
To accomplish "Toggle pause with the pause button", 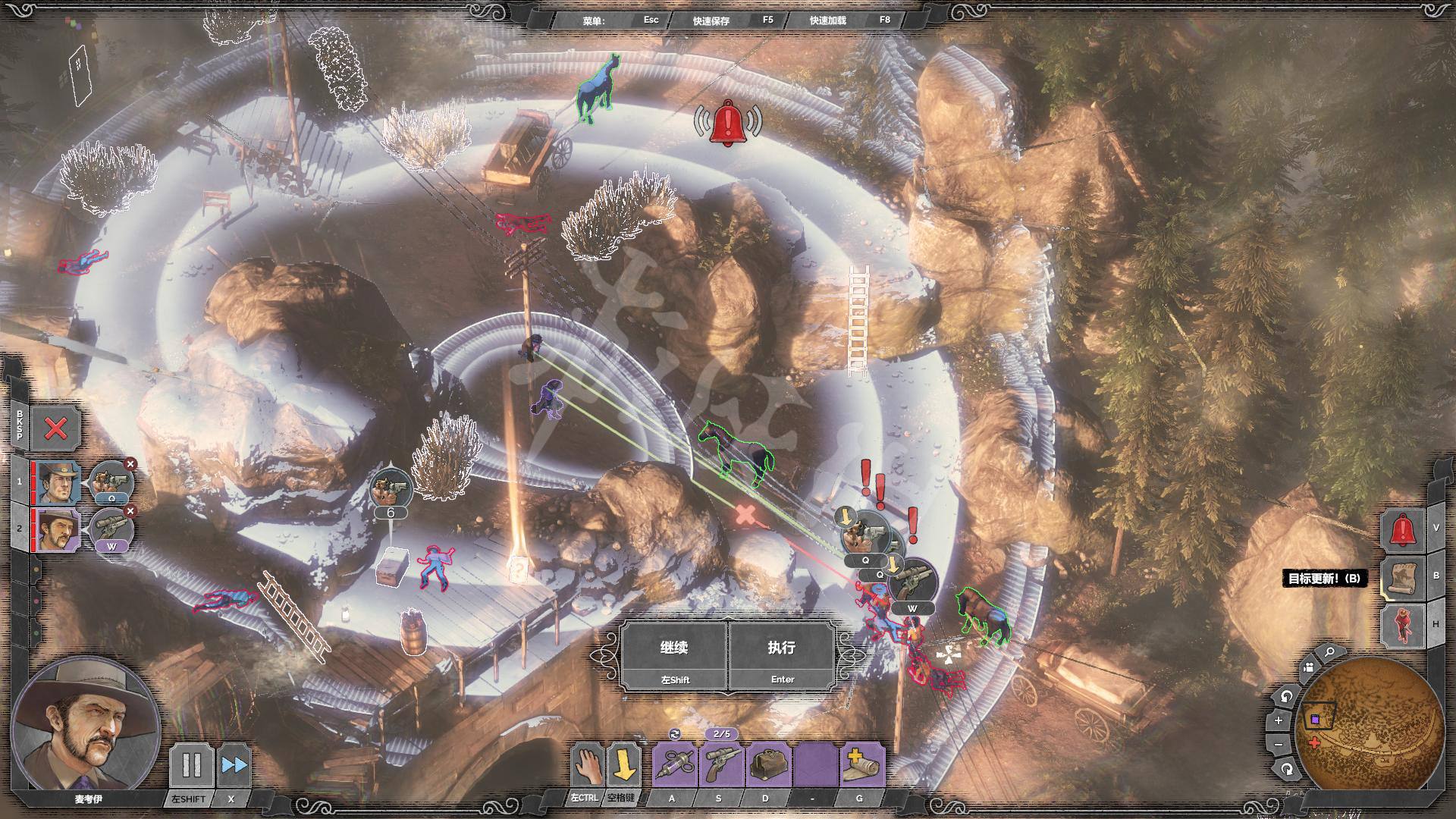I will [x=190, y=765].
